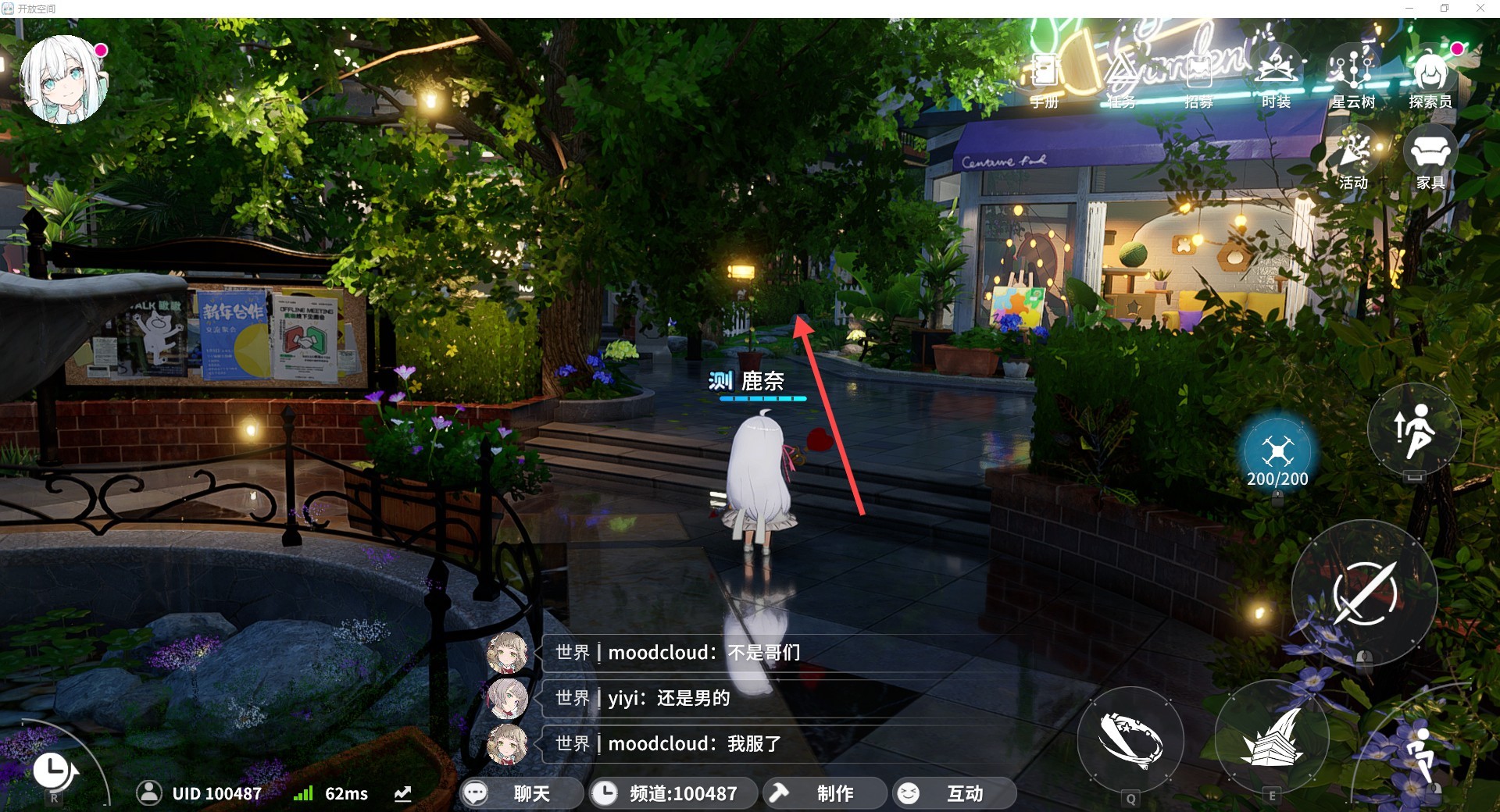The height and width of the screenshot is (812, 1500).
Task: Activate the ring skill button
Action: tap(1130, 739)
